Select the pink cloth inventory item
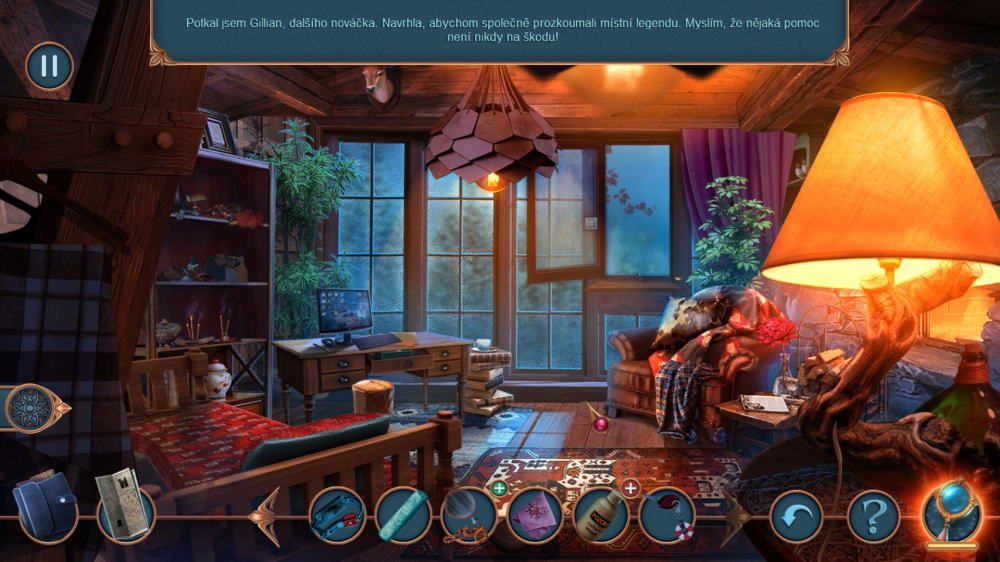1000x562 pixels. pyautogui.click(x=535, y=516)
